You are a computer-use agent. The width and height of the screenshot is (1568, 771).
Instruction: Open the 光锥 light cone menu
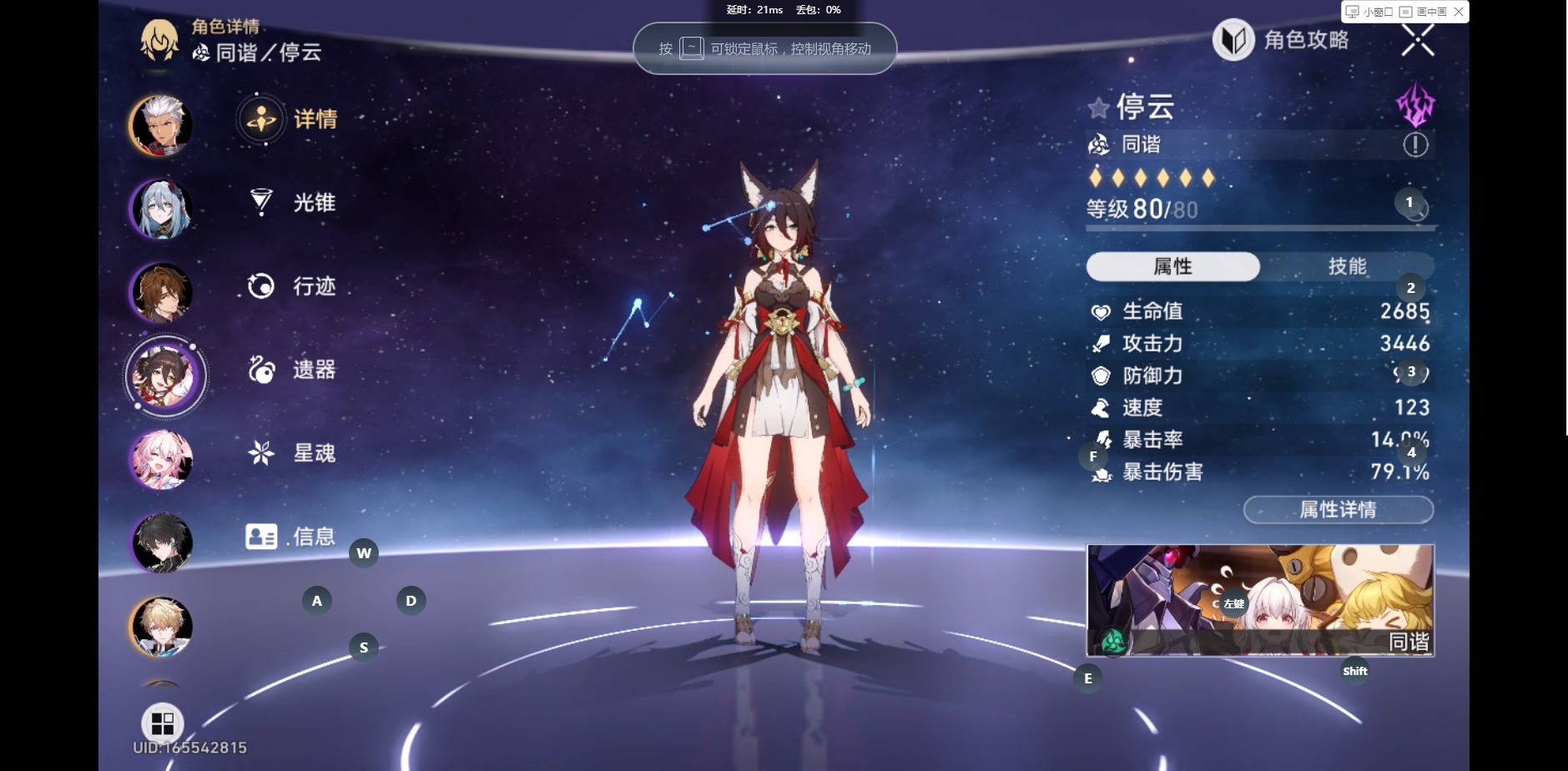pos(293,203)
